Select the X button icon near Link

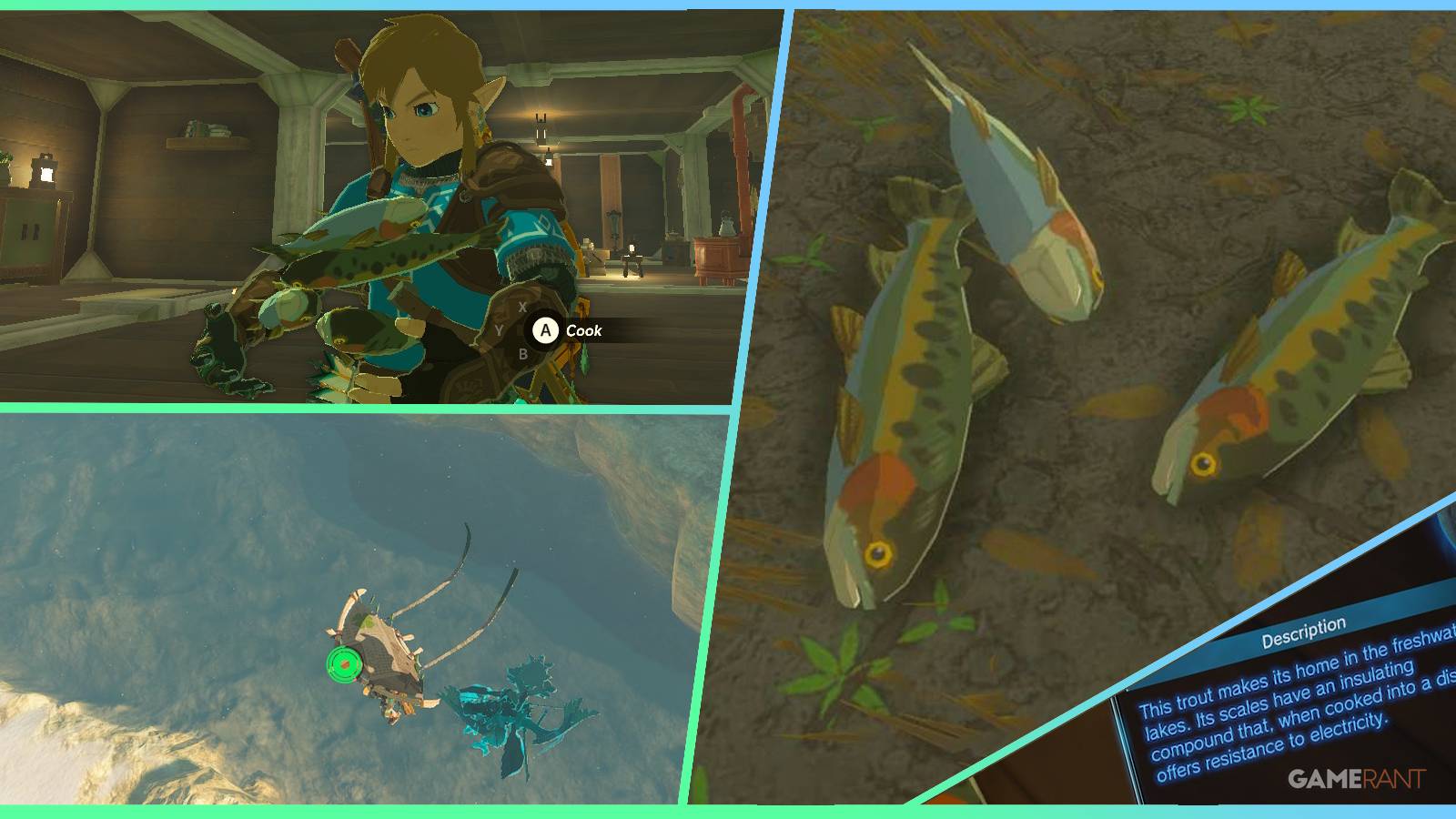point(521,306)
